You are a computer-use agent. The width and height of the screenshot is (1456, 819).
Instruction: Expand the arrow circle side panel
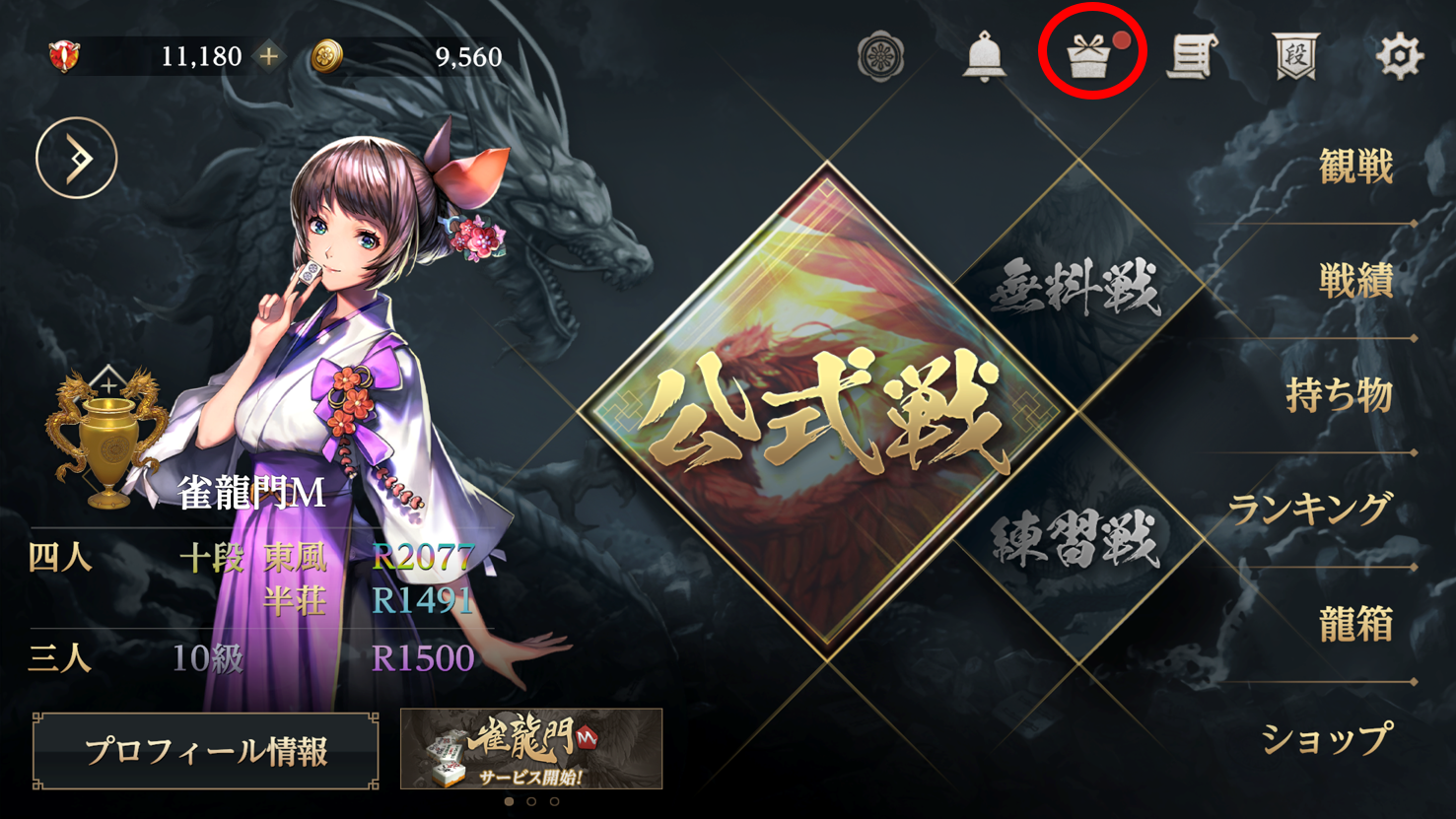[77, 158]
